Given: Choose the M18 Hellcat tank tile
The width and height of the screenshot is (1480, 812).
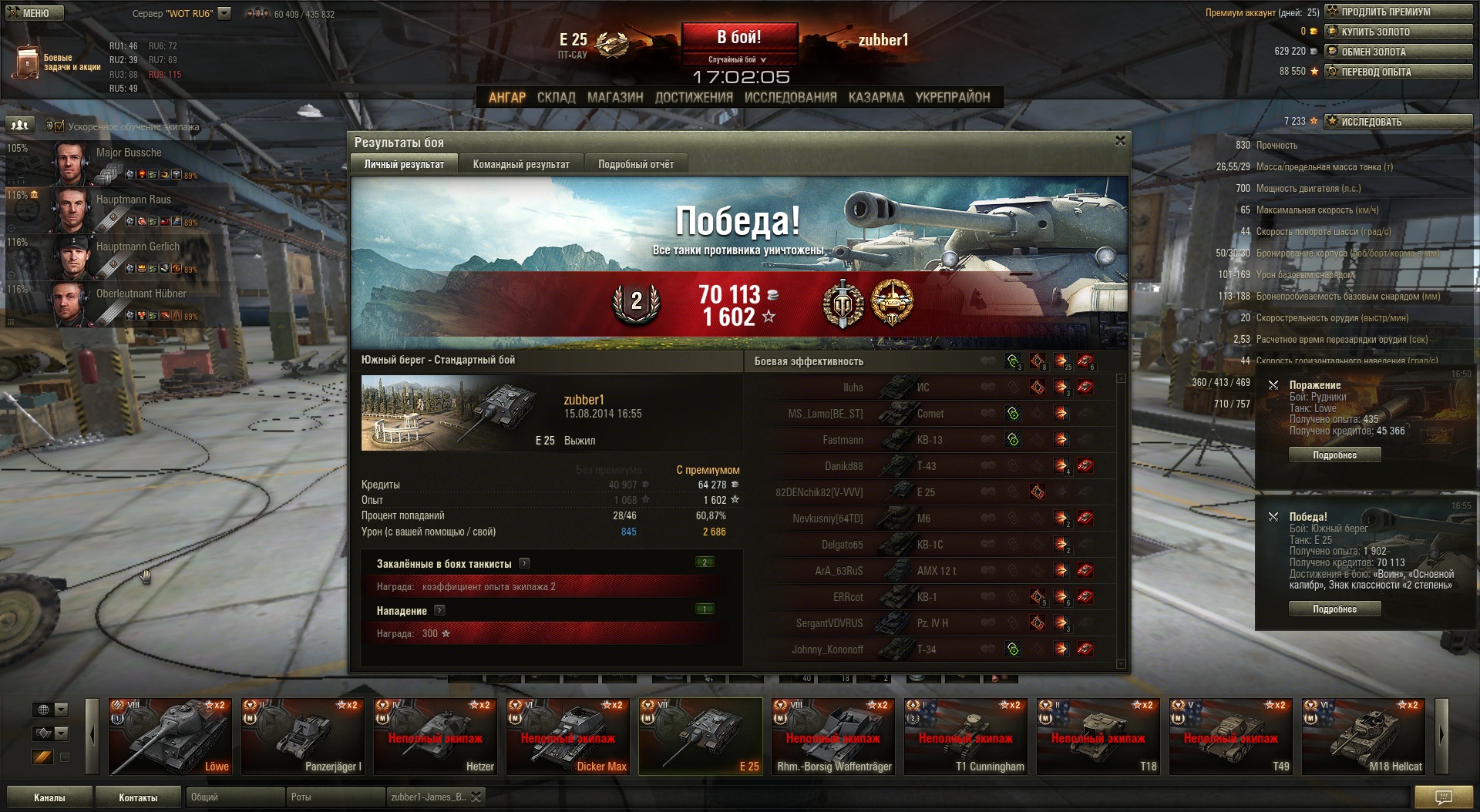Looking at the screenshot, I should tap(1363, 736).
